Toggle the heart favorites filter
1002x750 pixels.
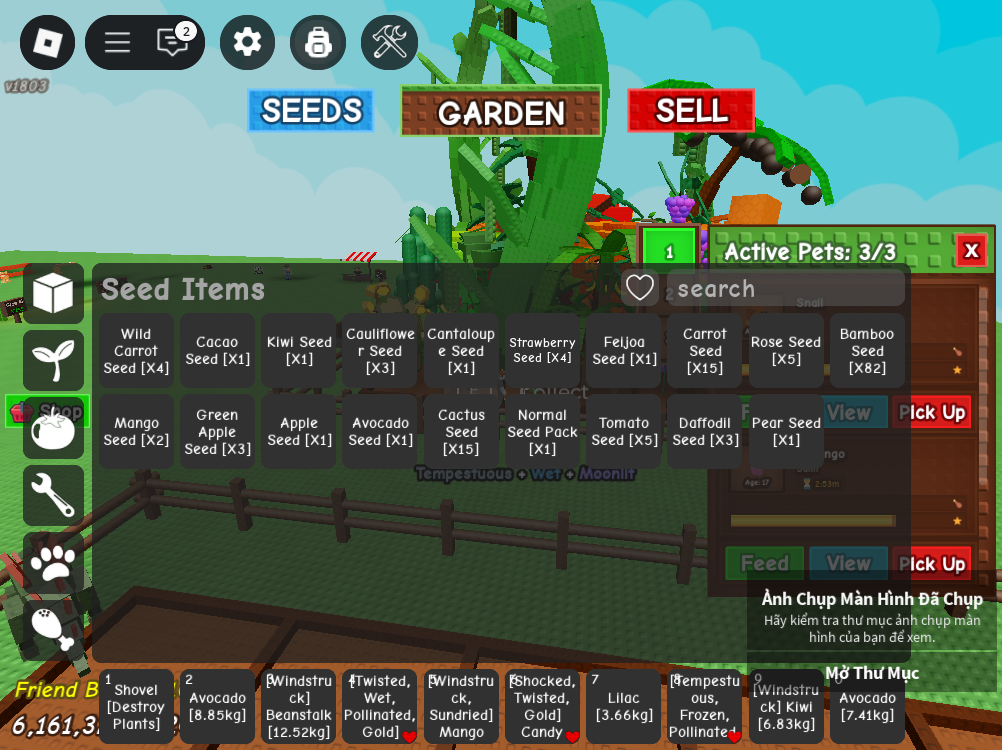pos(640,288)
